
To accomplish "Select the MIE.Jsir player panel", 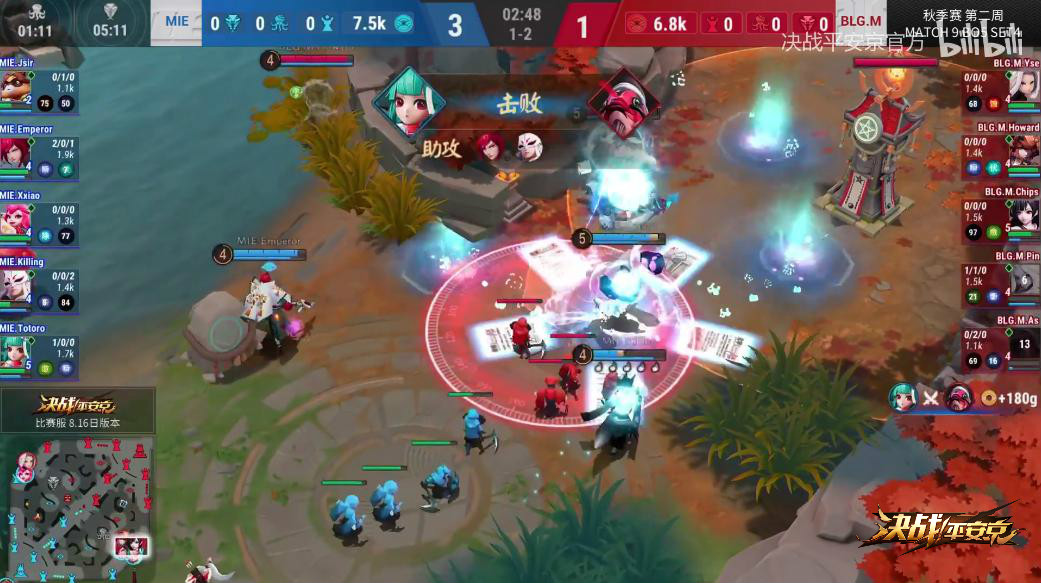I will click(x=40, y=88).
